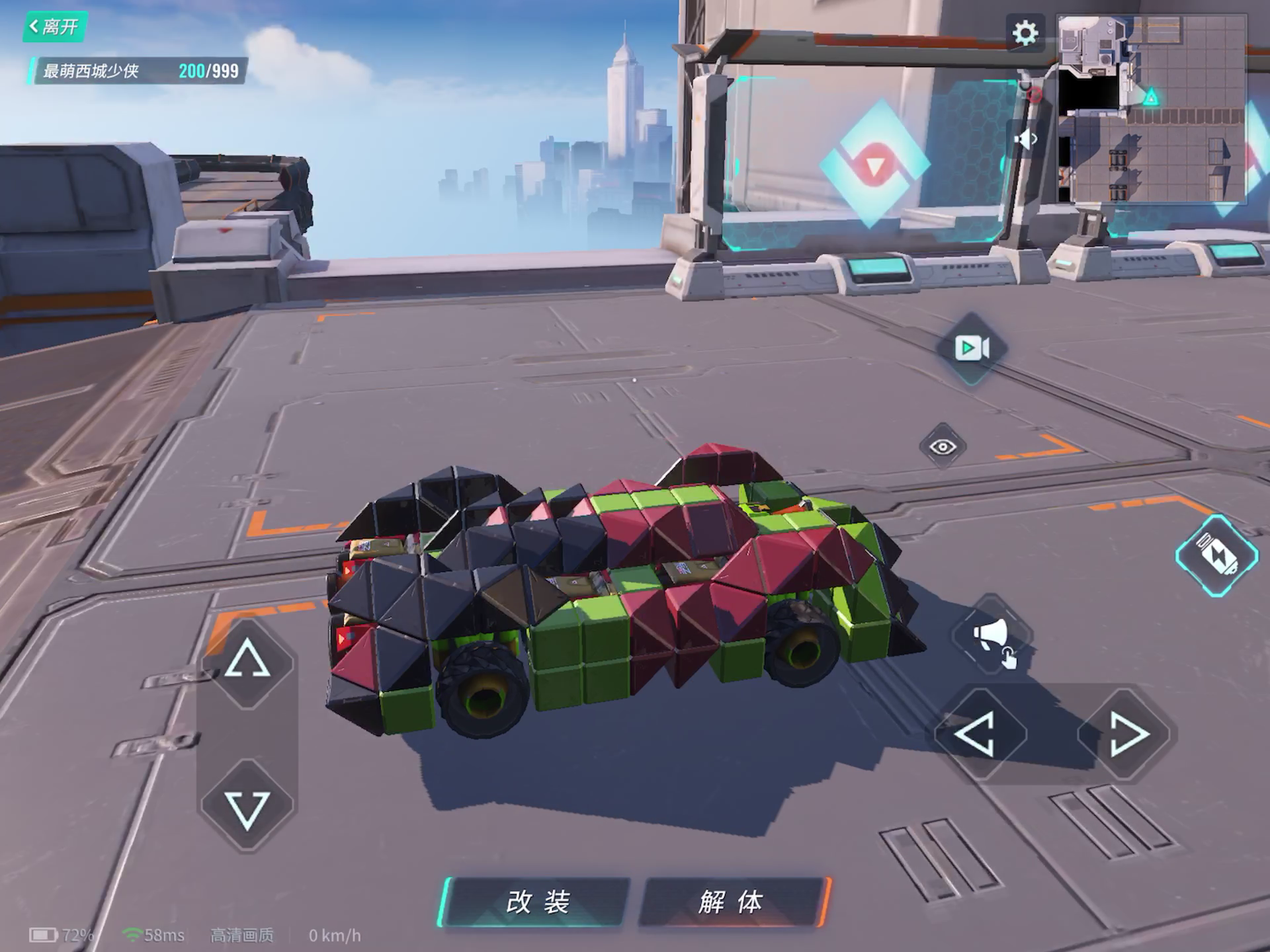Toggle the speaker sound icon
The height and width of the screenshot is (952, 1270).
point(1025,139)
